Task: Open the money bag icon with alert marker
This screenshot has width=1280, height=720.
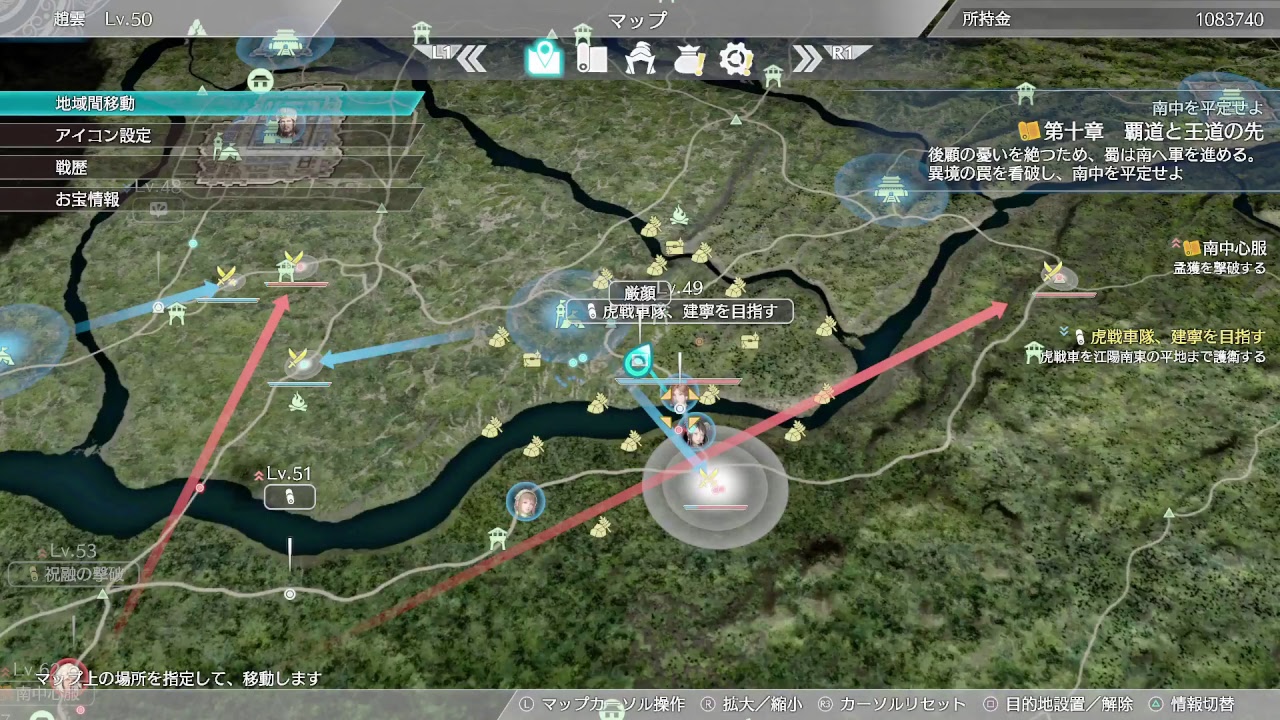Action: coord(689,60)
